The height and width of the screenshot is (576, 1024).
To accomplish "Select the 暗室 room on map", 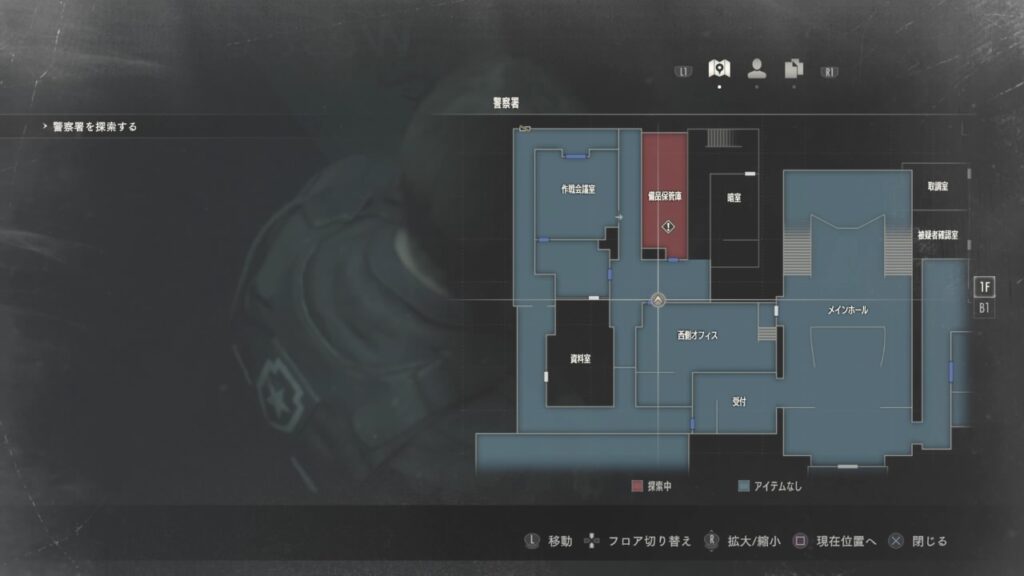I will pos(734,198).
